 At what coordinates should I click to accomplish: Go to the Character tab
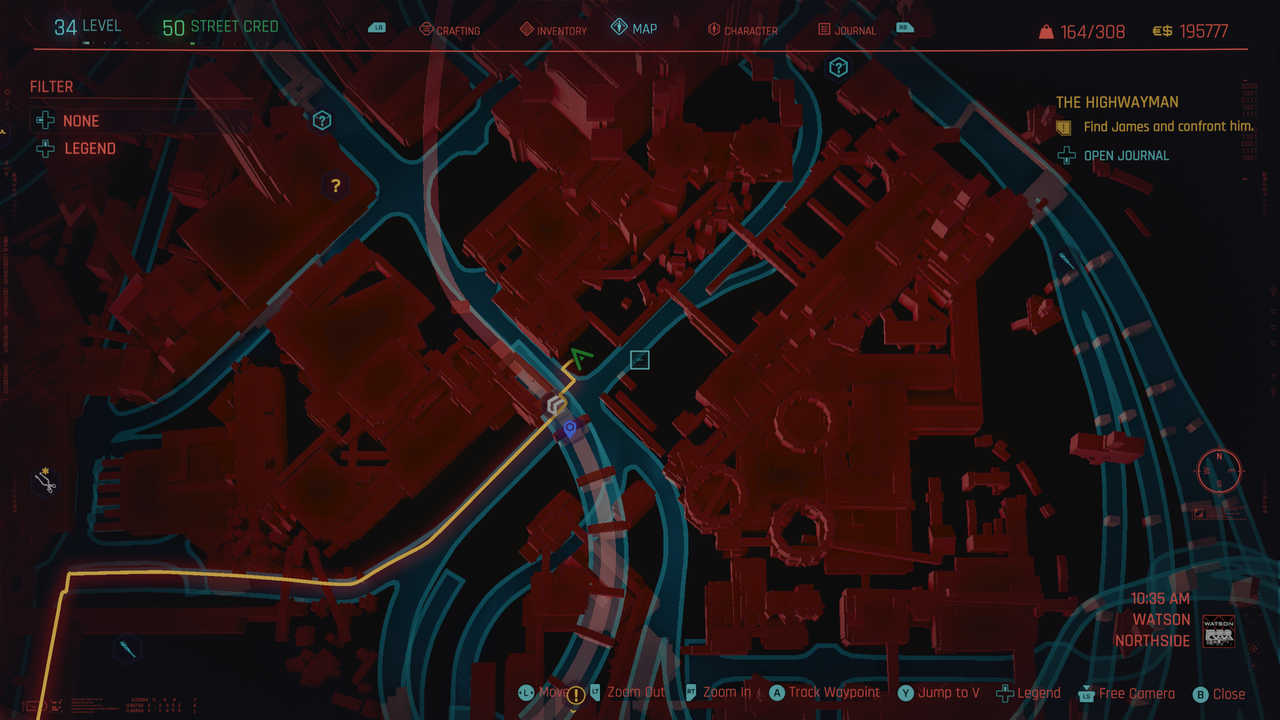coord(742,30)
